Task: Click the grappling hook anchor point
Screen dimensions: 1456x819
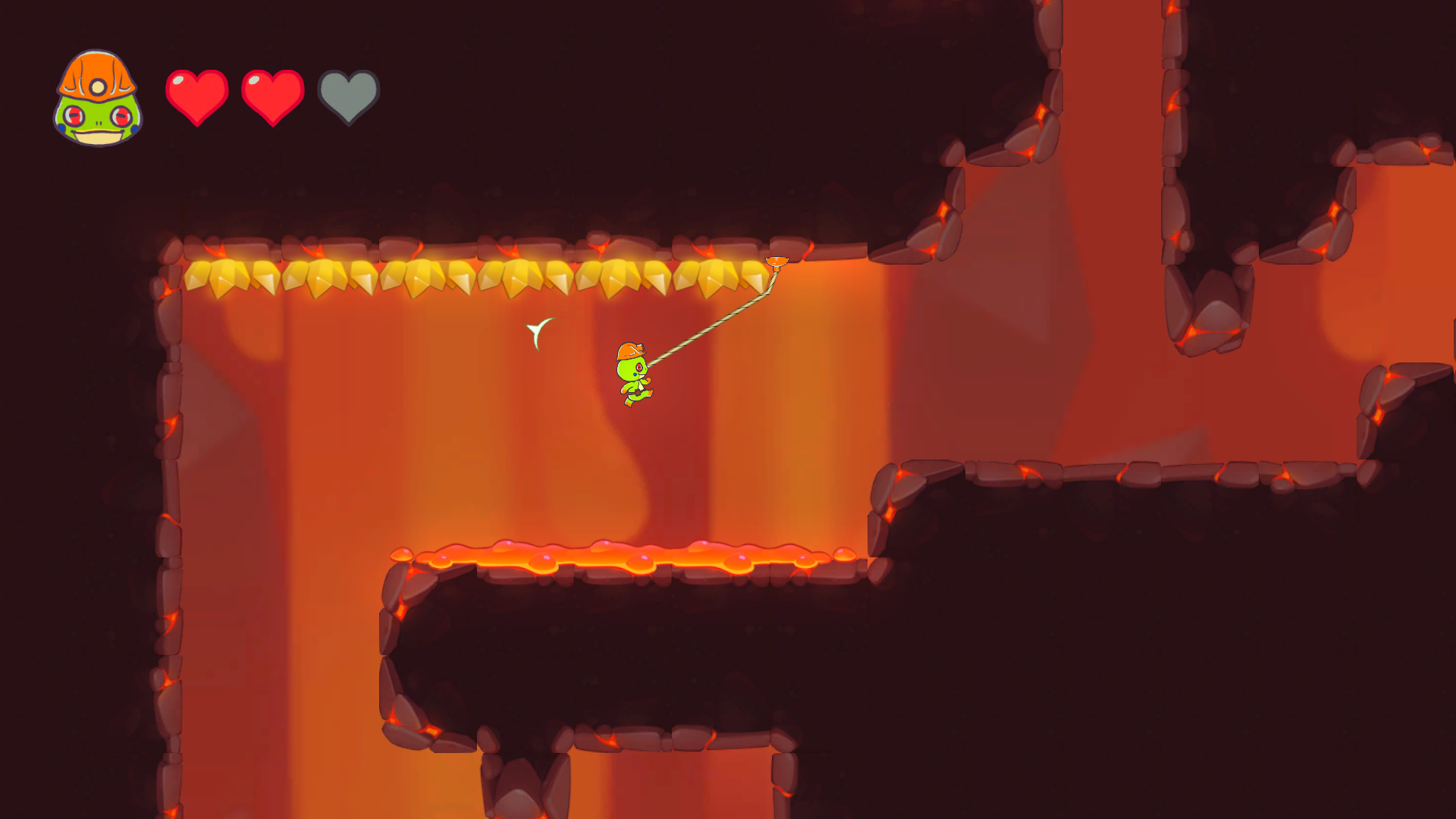Action: click(778, 262)
